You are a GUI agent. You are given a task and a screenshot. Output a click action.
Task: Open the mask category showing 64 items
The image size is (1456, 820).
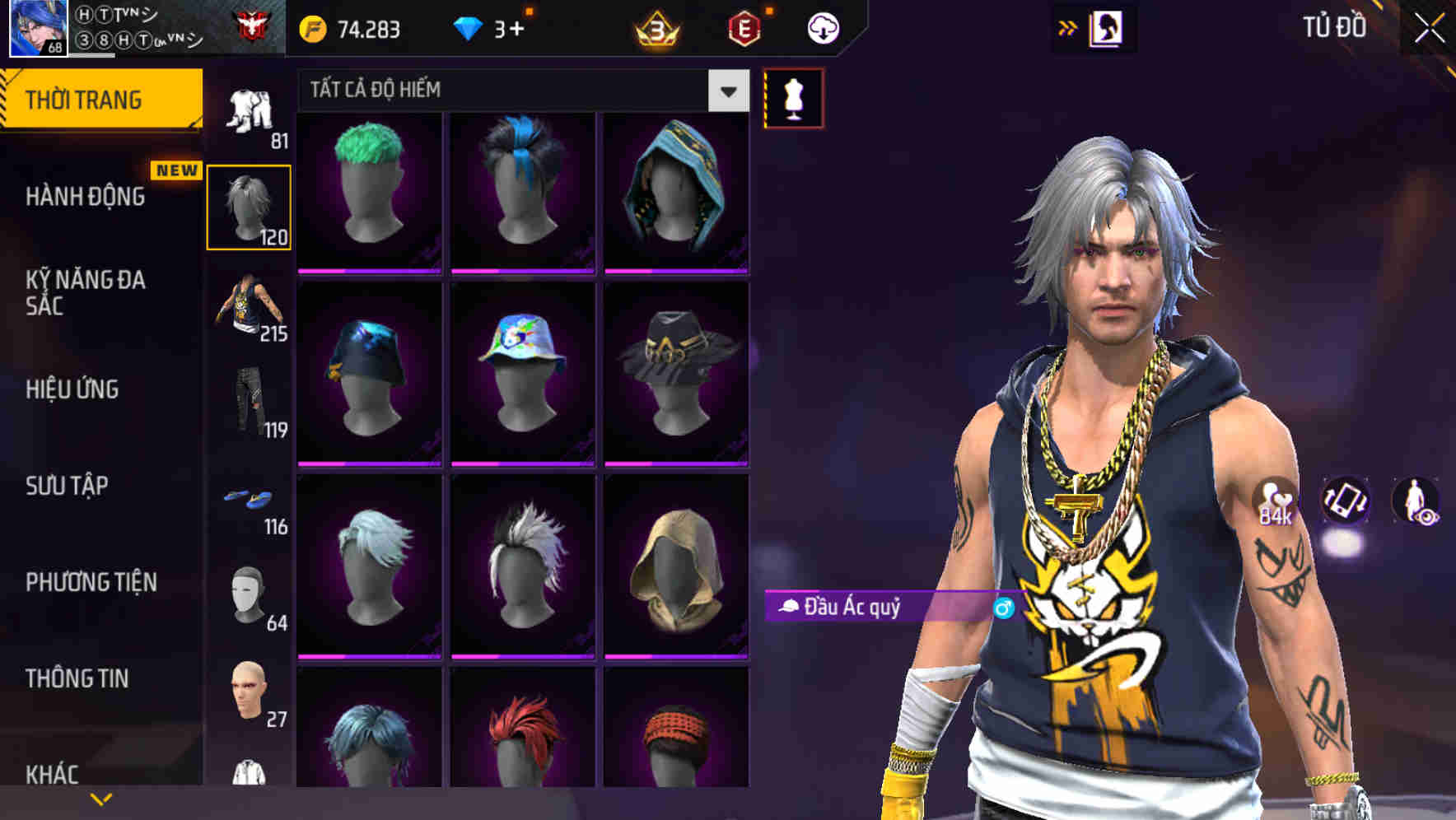tap(249, 593)
